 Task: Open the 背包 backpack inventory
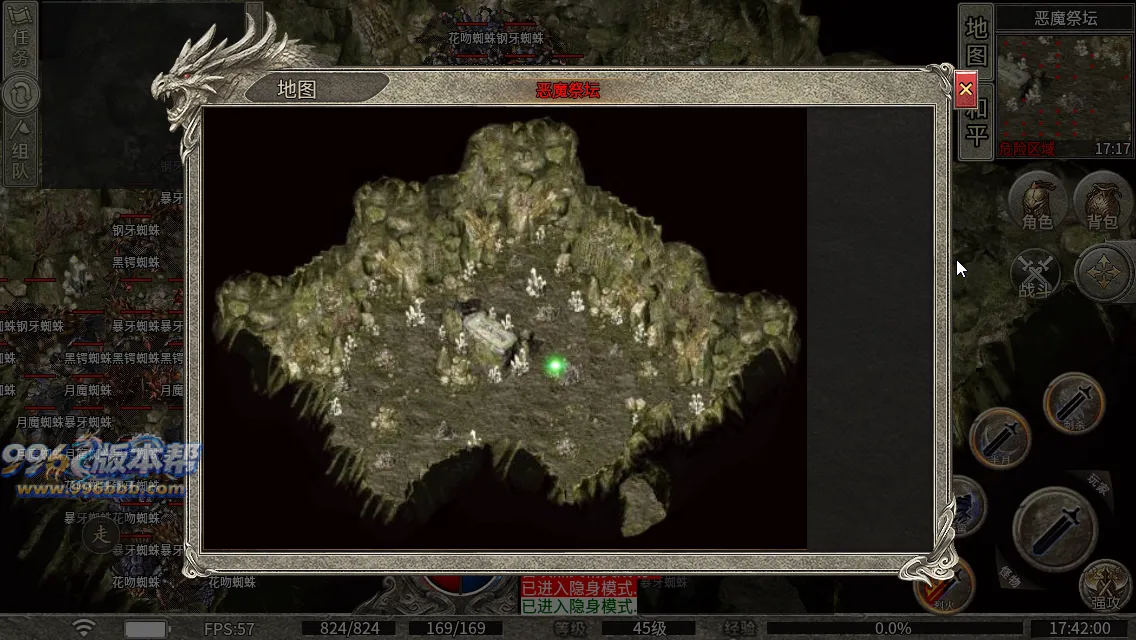1102,202
